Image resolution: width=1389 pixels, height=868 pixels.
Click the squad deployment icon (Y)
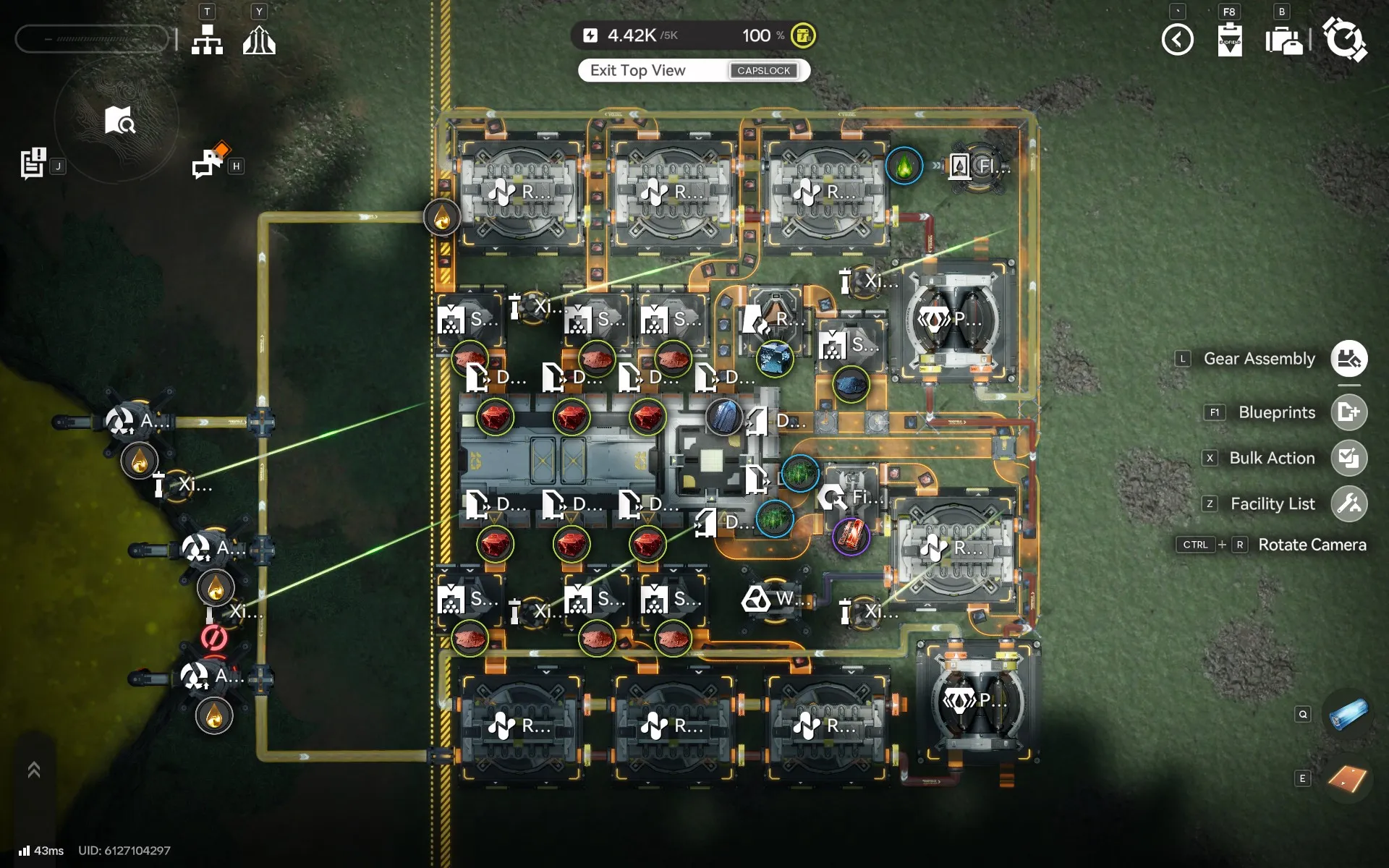click(x=258, y=39)
